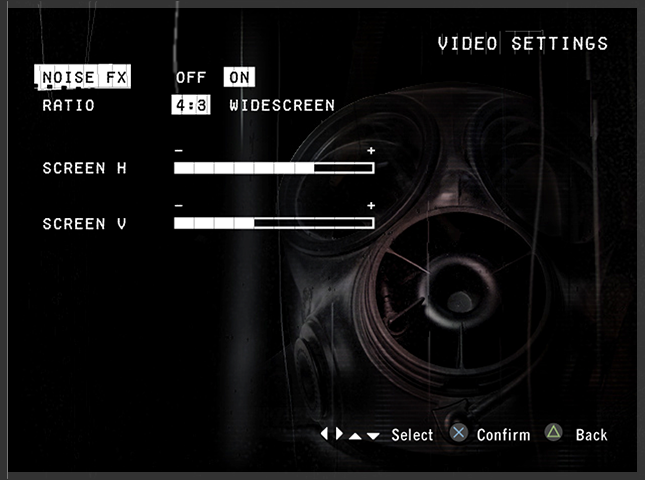Click the minus sign above Screen V bar
645x480 pixels.
(178, 206)
